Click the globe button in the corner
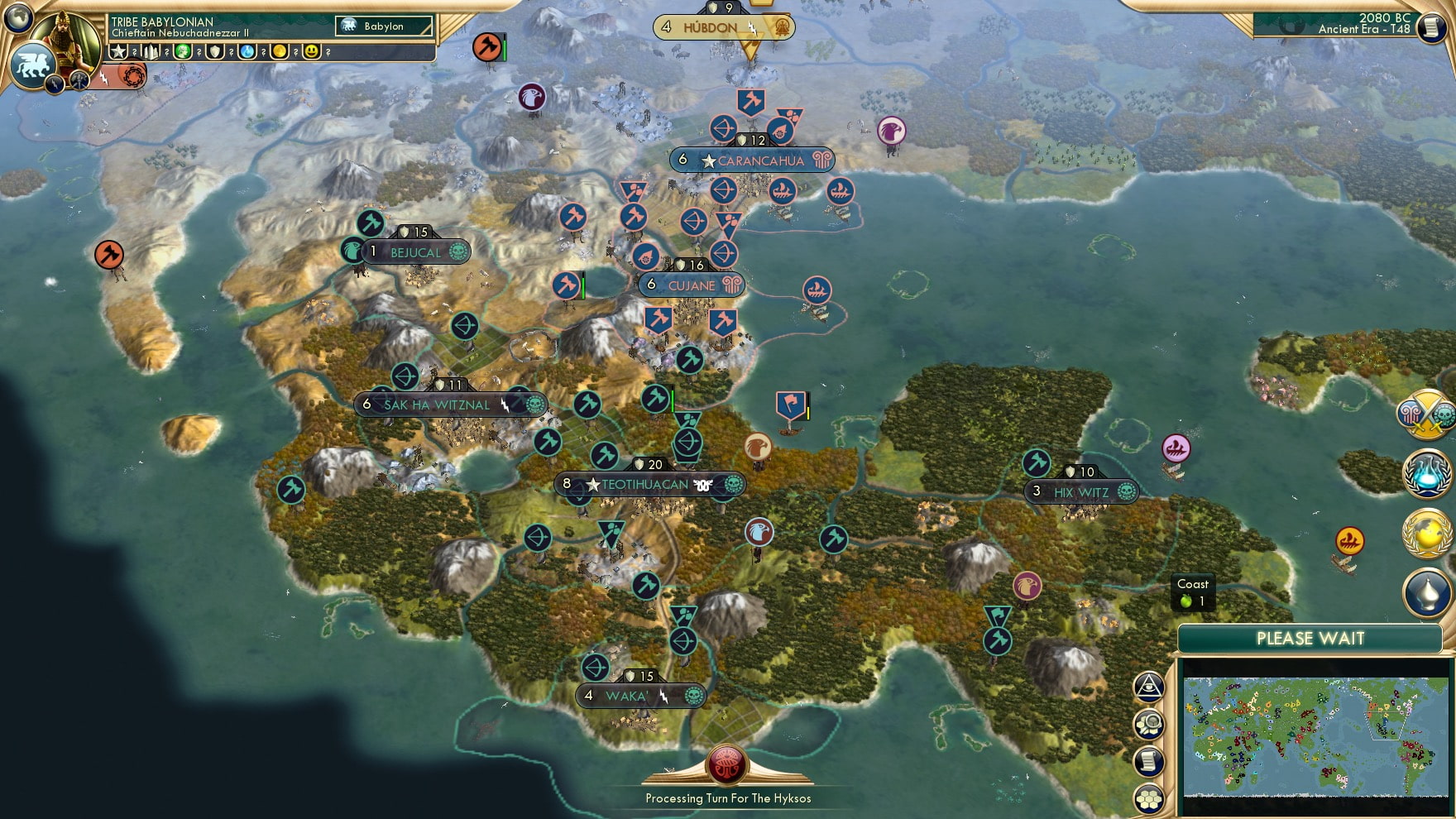Screen dimensions: 1456x819 click(18, 17)
